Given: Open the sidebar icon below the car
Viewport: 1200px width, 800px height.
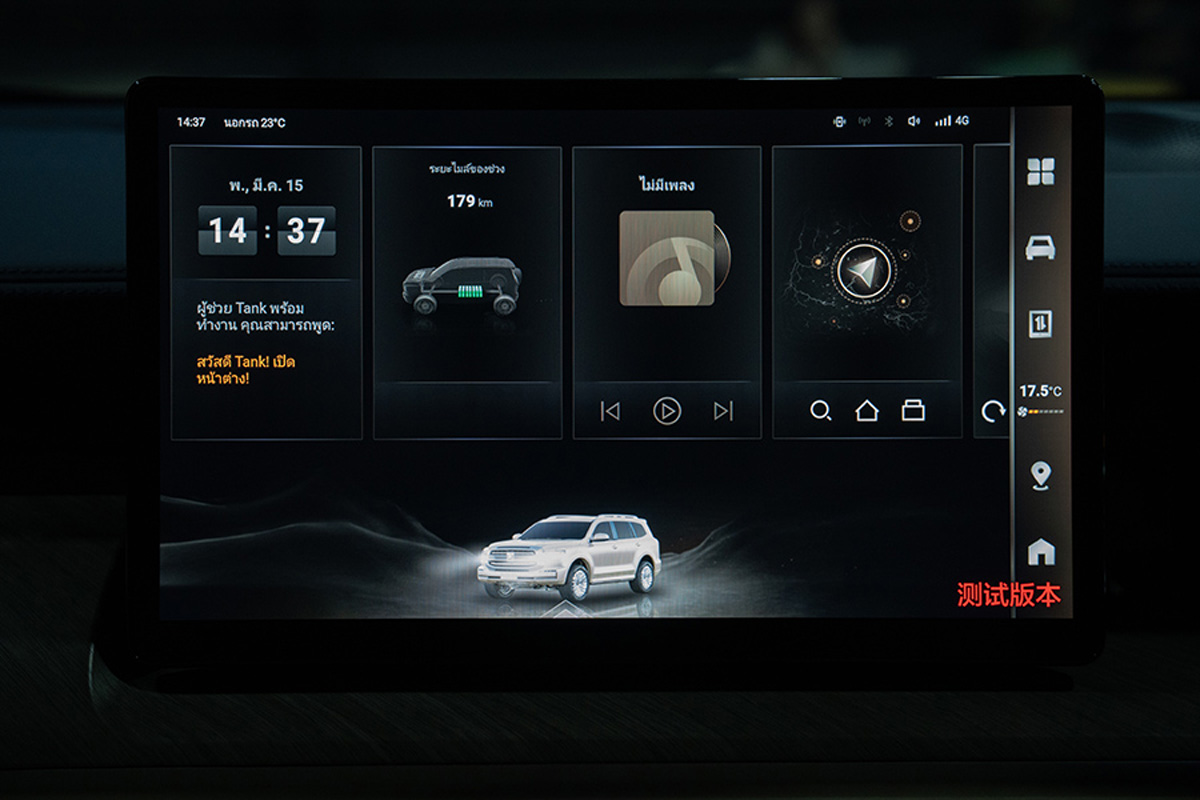Looking at the screenshot, I should tap(1040, 324).
